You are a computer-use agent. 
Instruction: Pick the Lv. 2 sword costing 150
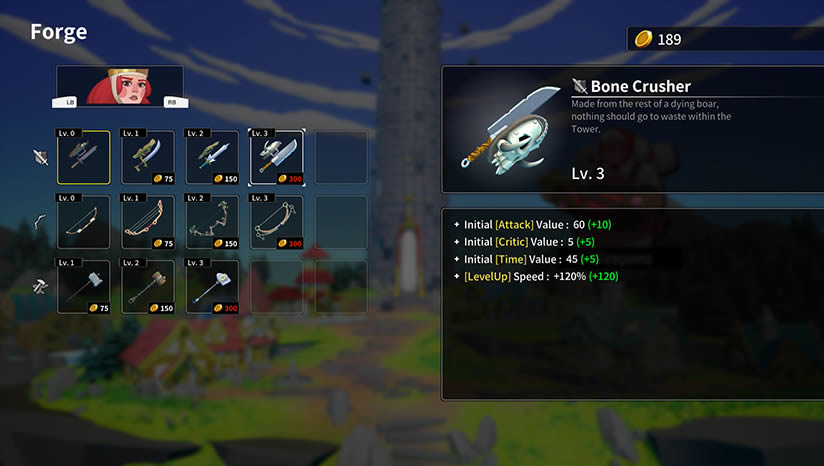pyautogui.click(x=212, y=158)
